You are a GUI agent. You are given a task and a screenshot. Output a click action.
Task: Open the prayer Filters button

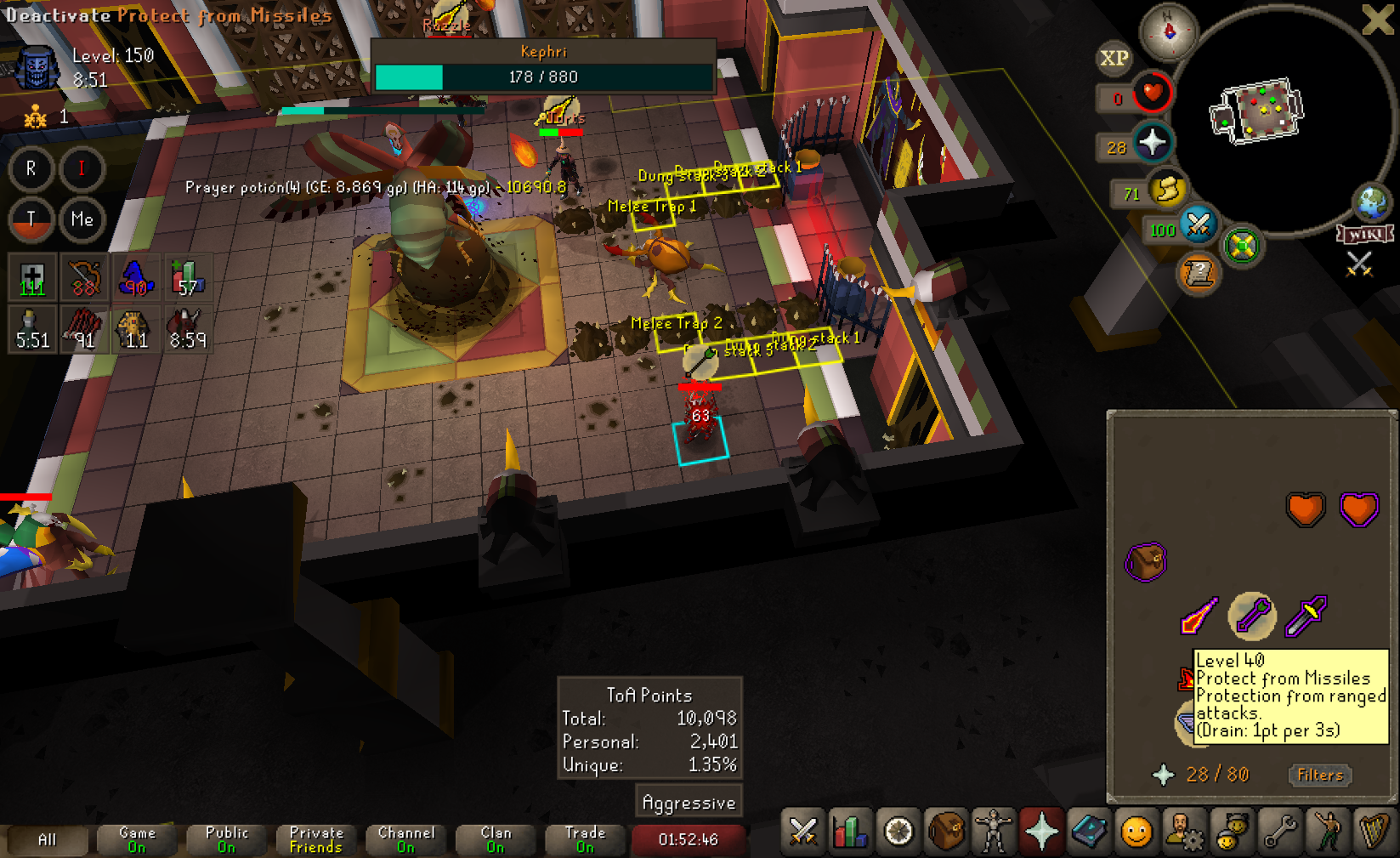pyautogui.click(x=1320, y=775)
